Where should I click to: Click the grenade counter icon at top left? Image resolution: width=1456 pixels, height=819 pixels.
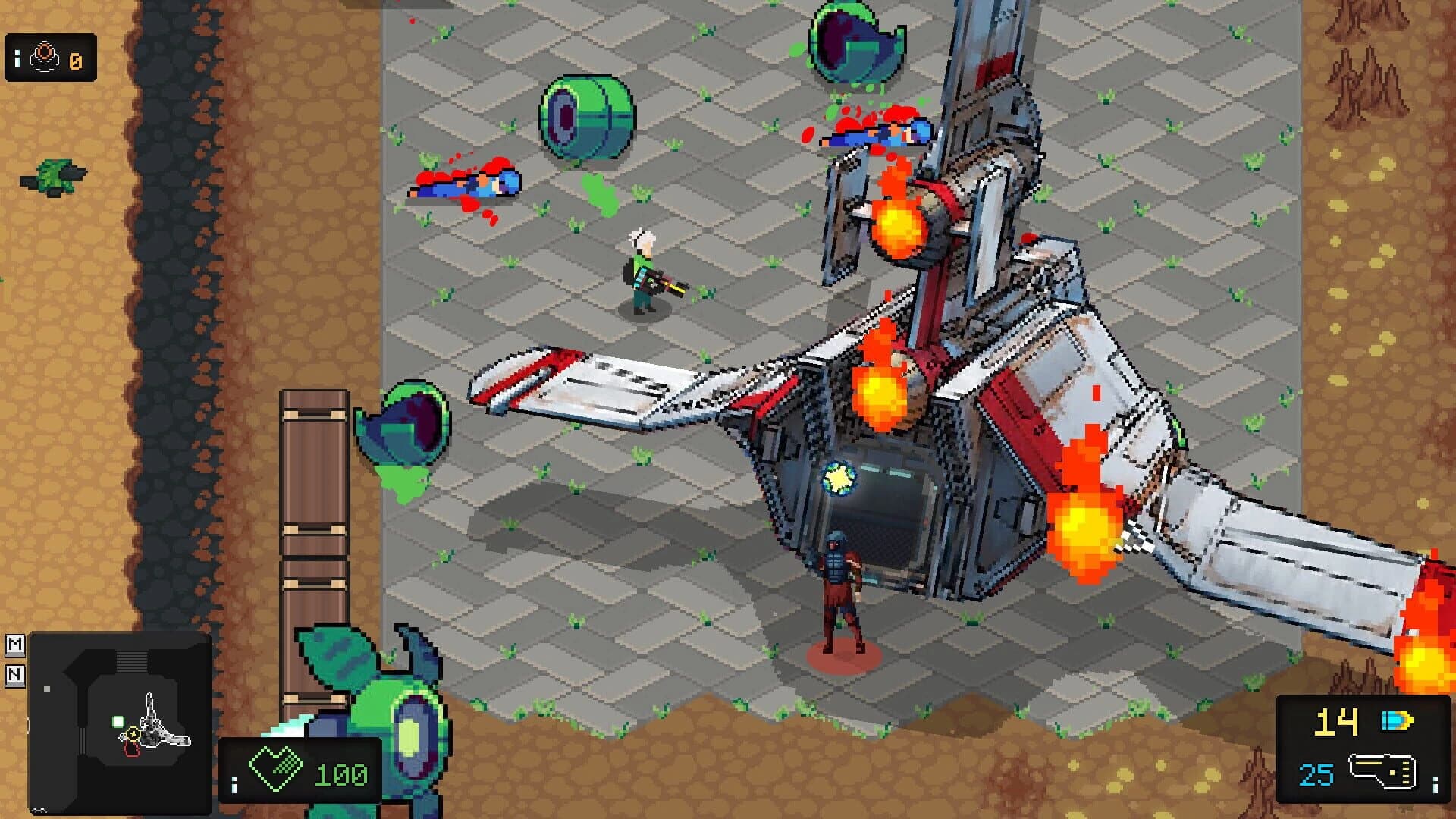[x=45, y=55]
